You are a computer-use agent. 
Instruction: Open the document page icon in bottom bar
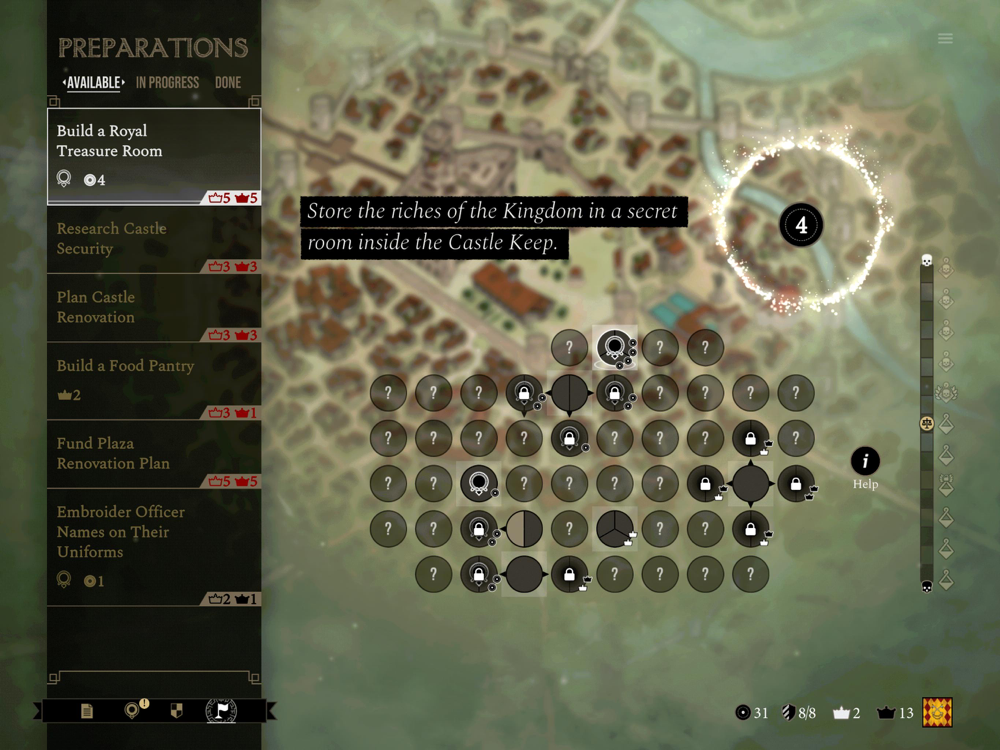[x=87, y=711]
